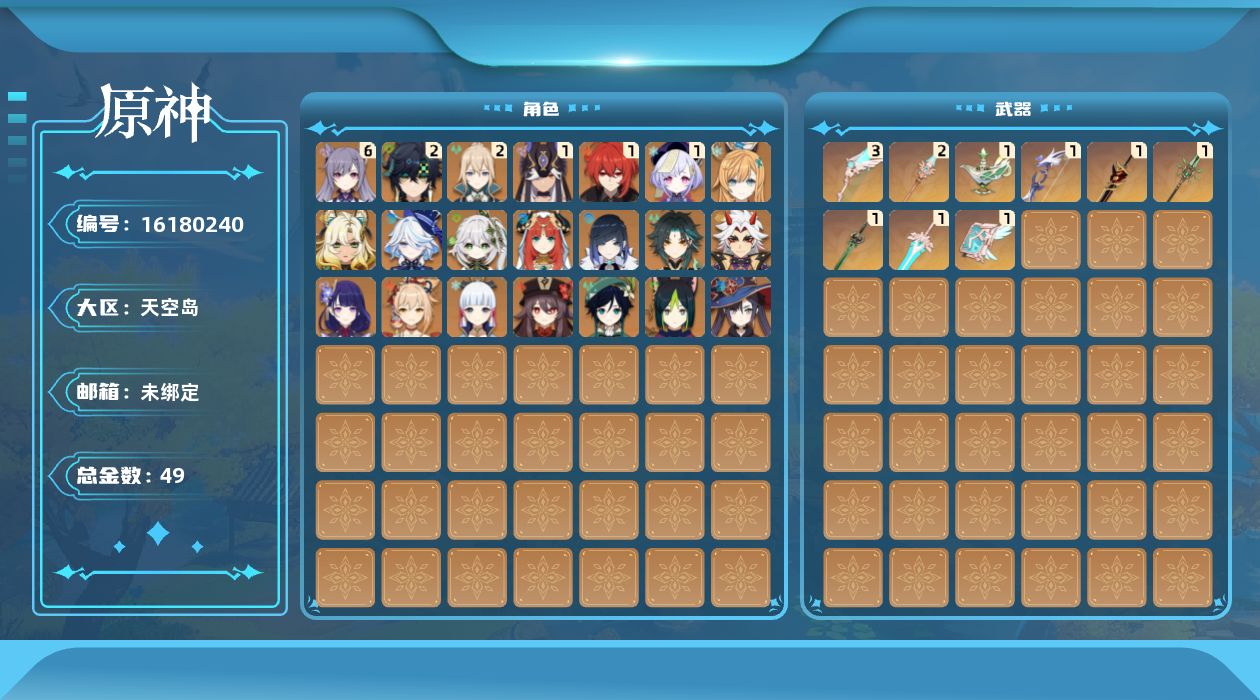1260x700 pixels.
Task: Select the Hu Tao character portrait
Action: point(544,307)
